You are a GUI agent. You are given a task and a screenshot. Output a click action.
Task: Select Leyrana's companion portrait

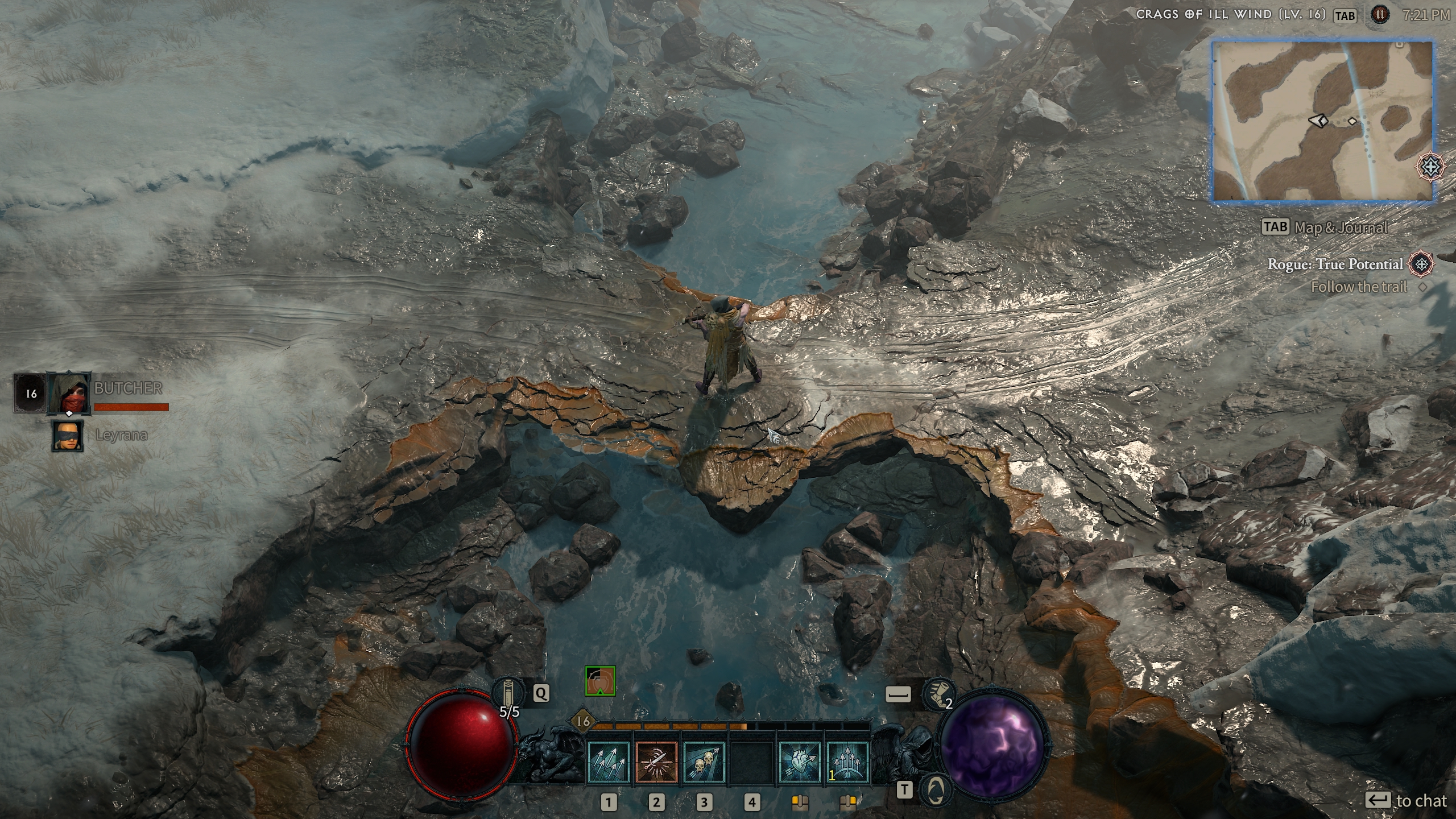click(68, 436)
